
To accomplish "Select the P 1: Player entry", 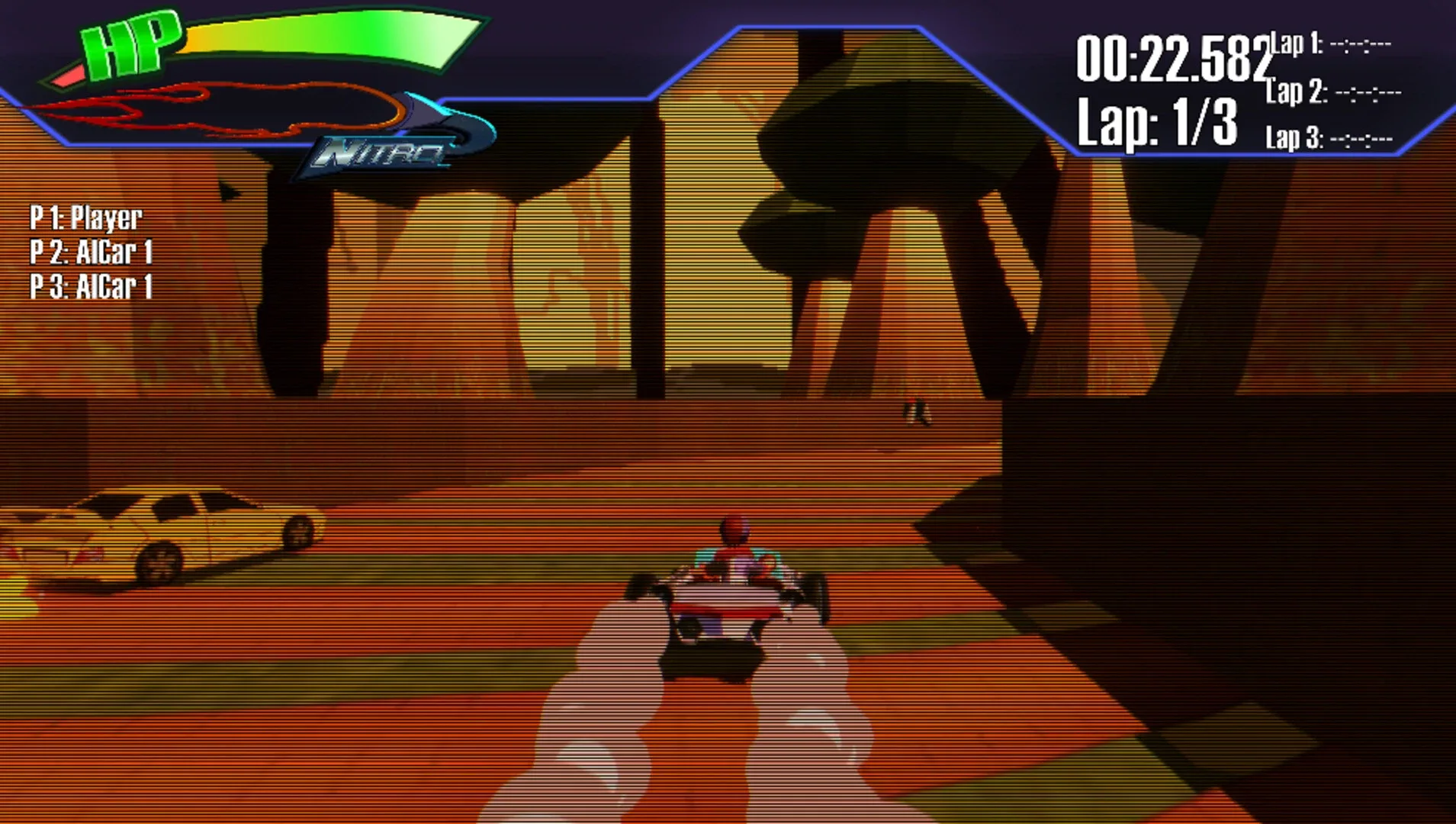I will coord(84,218).
